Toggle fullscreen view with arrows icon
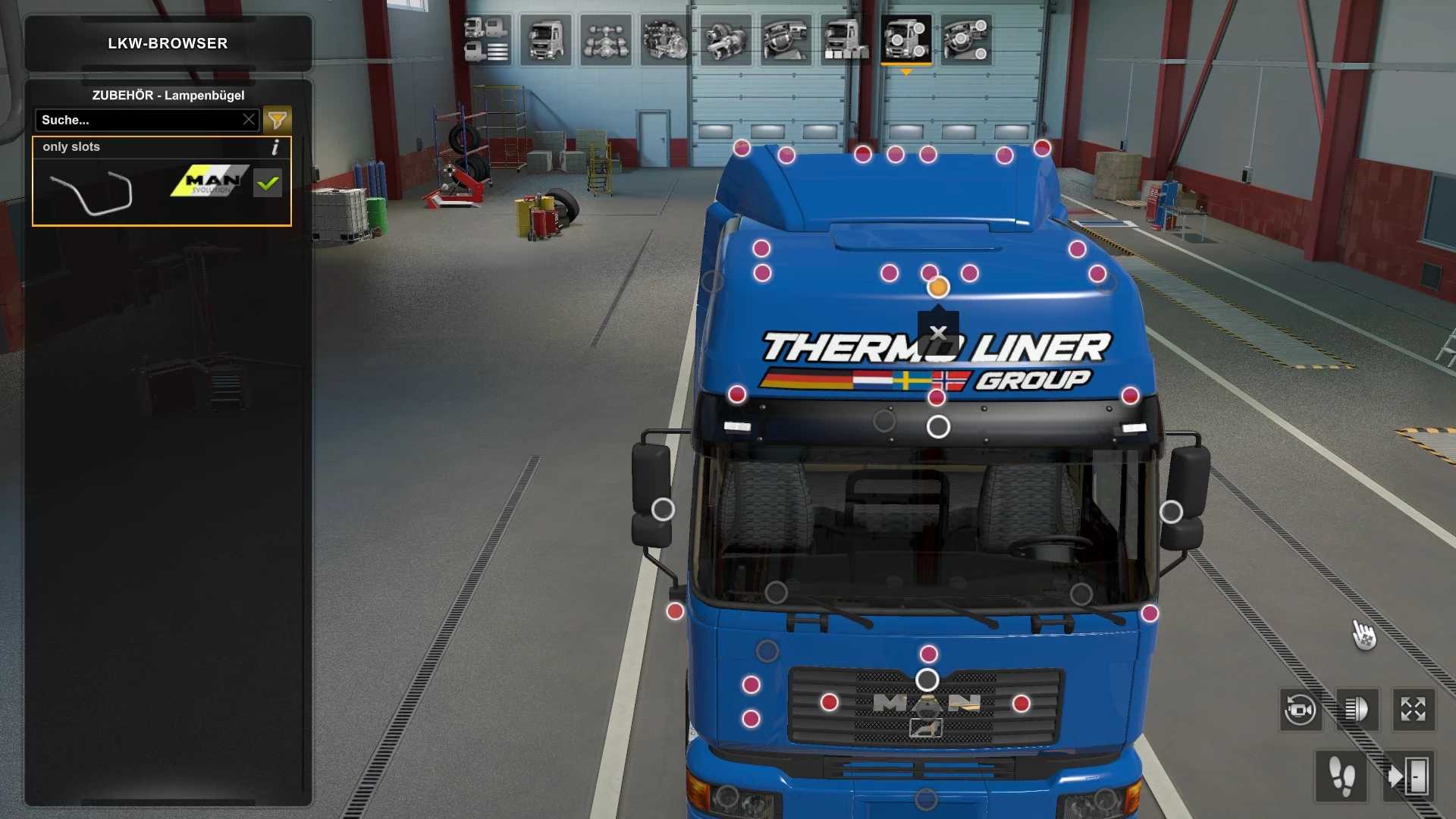Image resolution: width=1456 pixels, height=819 pixels. pyautogui.click(x=1413, y=711)
